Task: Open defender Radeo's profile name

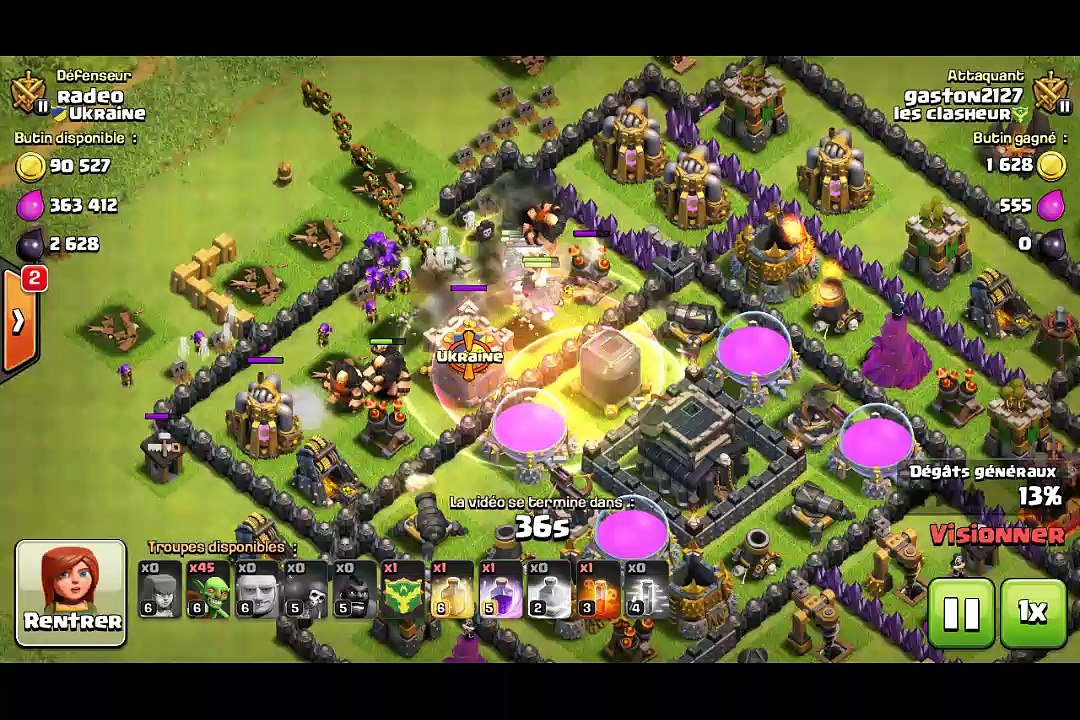Action: 90,96
